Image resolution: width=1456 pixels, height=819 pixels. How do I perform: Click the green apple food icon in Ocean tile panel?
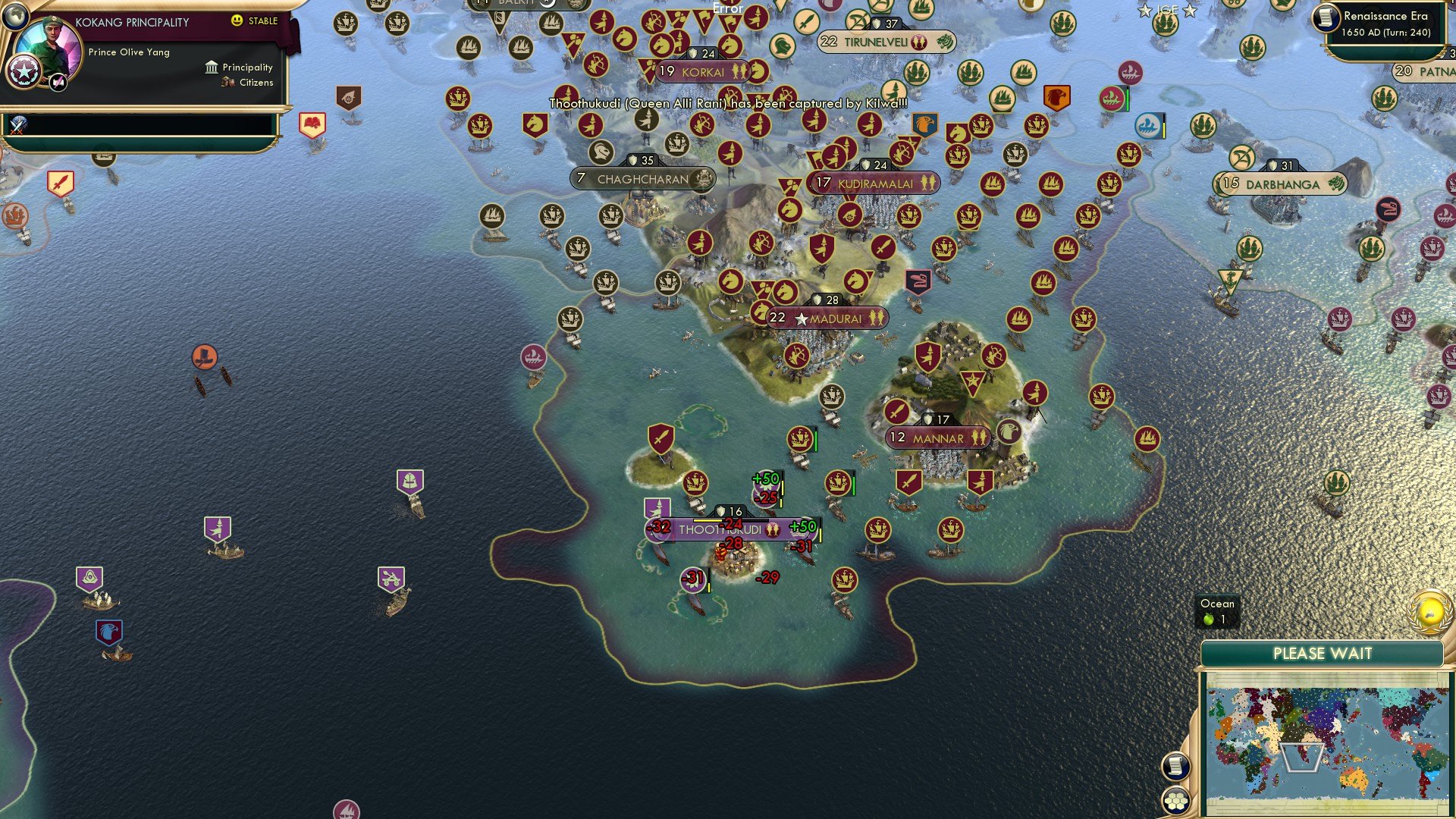point(1210,619)
